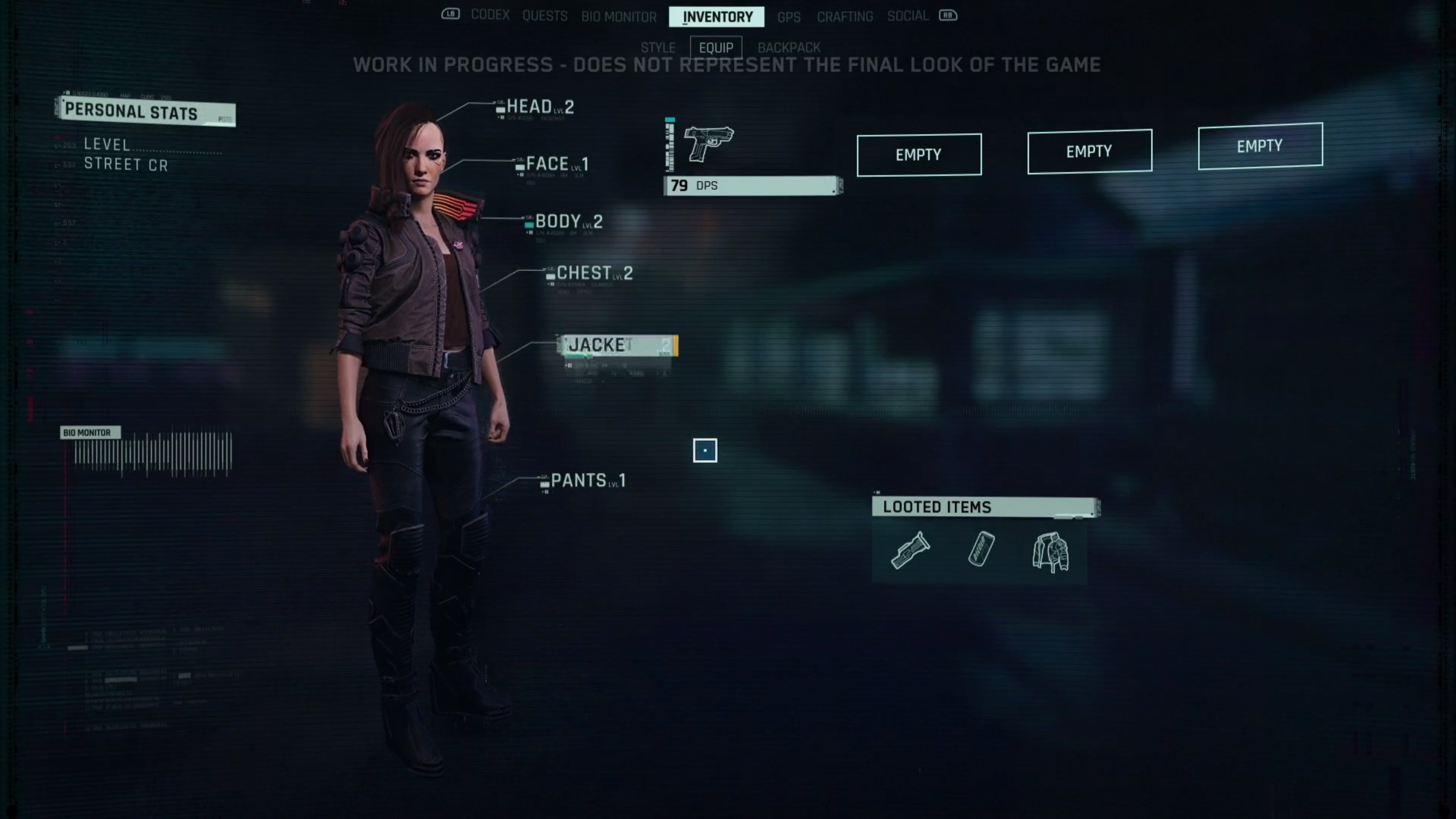Viewport: 1456px width, 819px height.
Task: Switch to the Codex tab
Action: coord(490,15)
